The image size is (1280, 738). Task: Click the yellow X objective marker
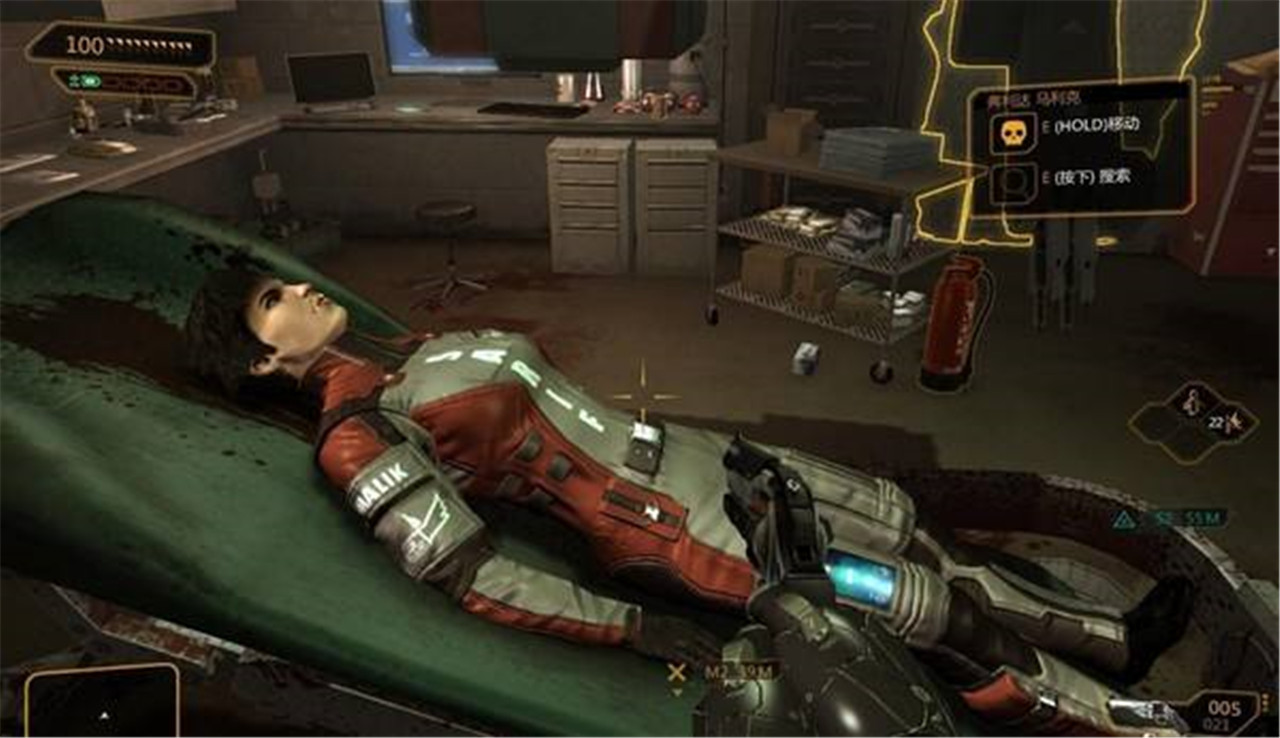[677, 672]
